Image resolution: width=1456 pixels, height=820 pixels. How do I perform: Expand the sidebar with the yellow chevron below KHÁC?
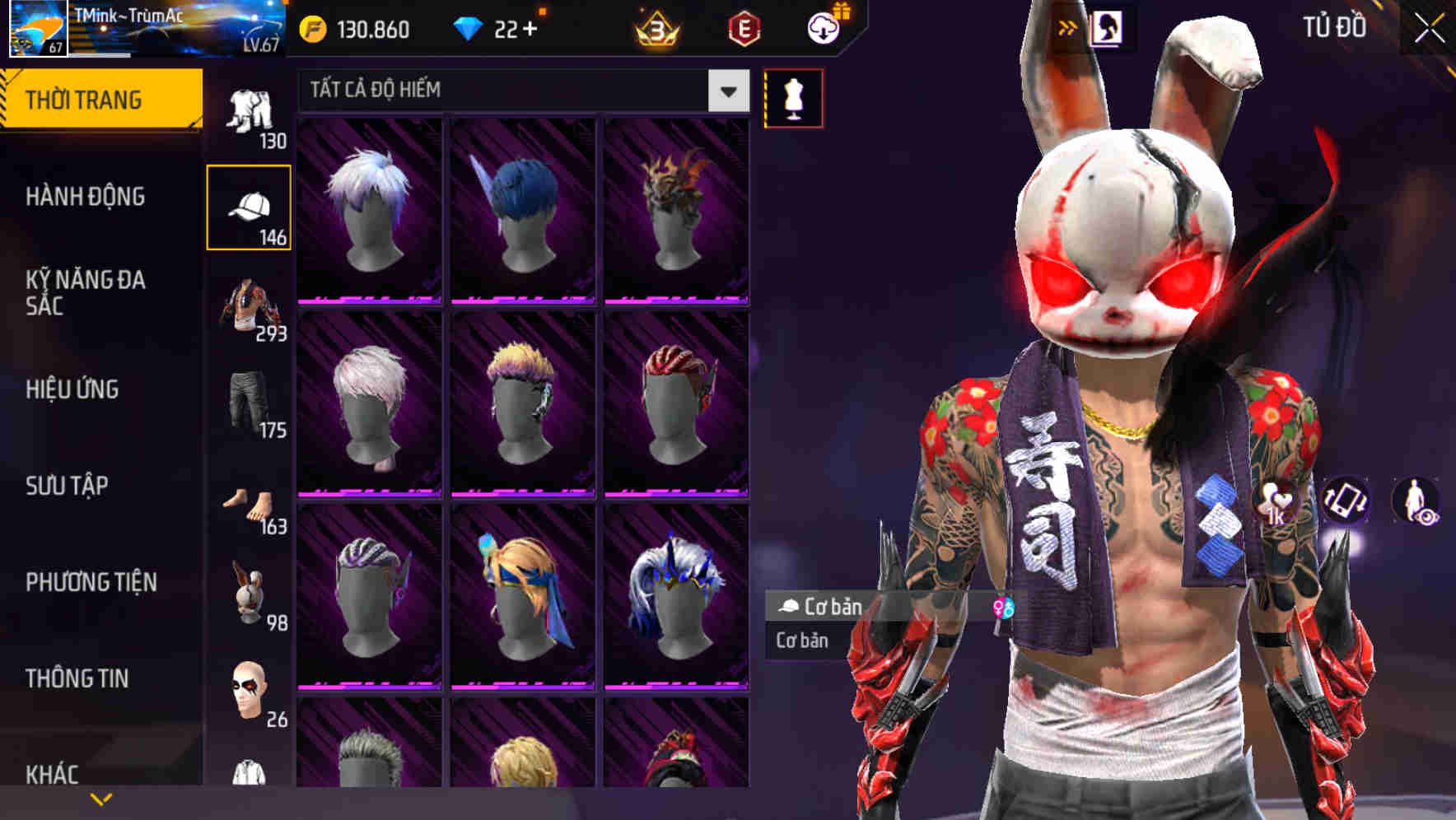(100, 798)
